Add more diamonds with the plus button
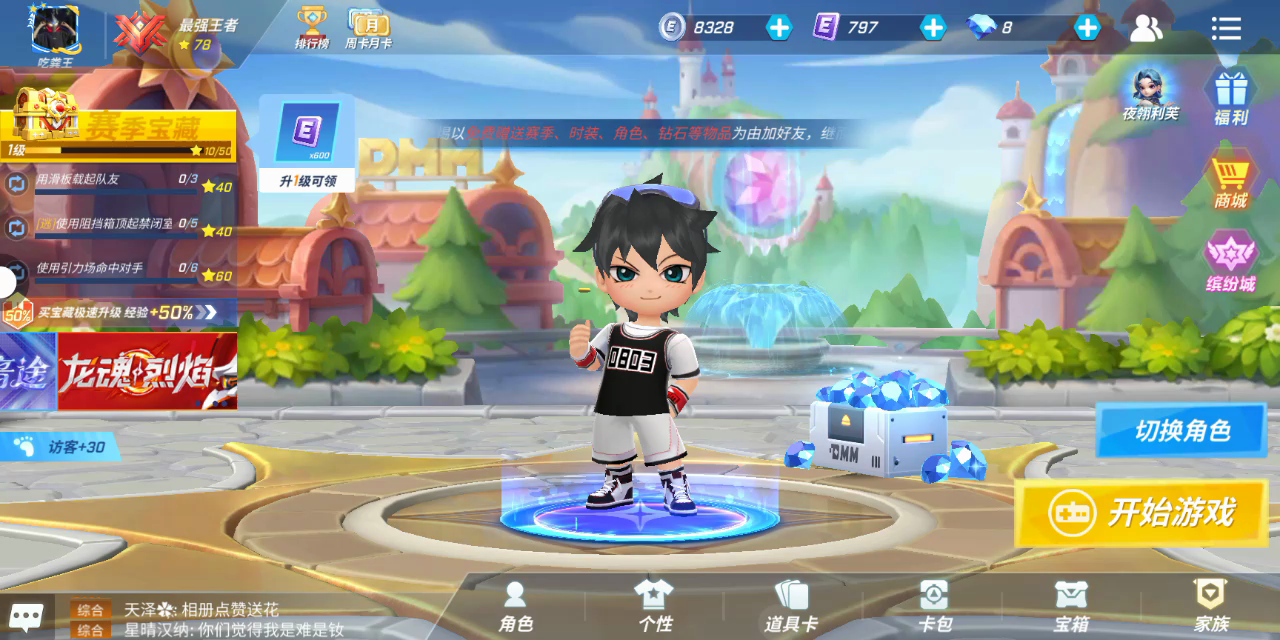 [x=1087, y=27]
